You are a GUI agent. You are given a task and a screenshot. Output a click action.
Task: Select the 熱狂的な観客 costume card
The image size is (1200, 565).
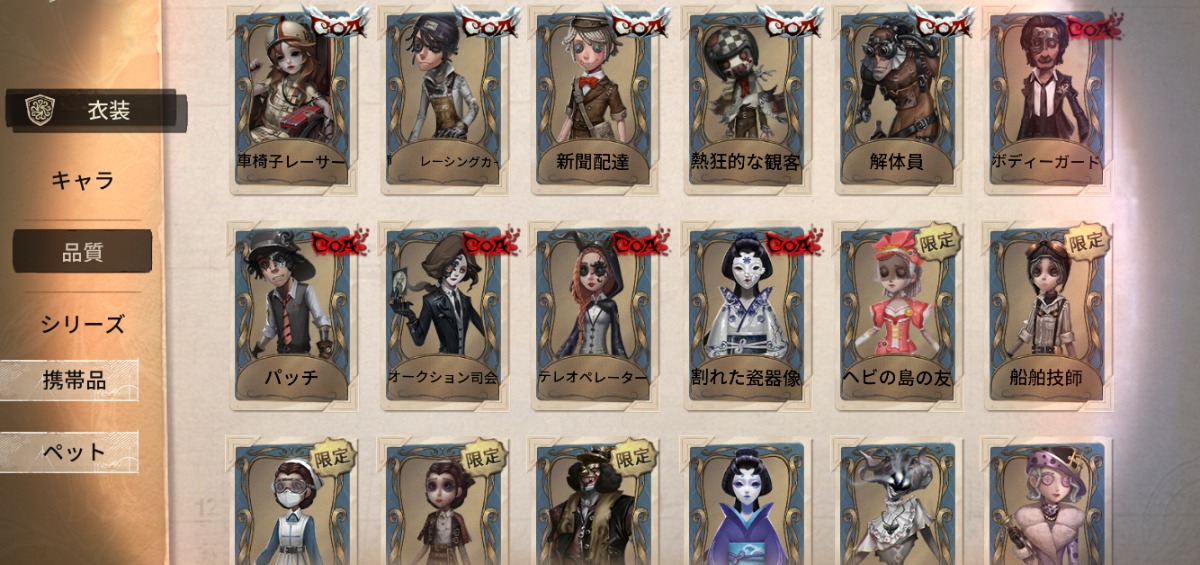[x=745, y=100]
